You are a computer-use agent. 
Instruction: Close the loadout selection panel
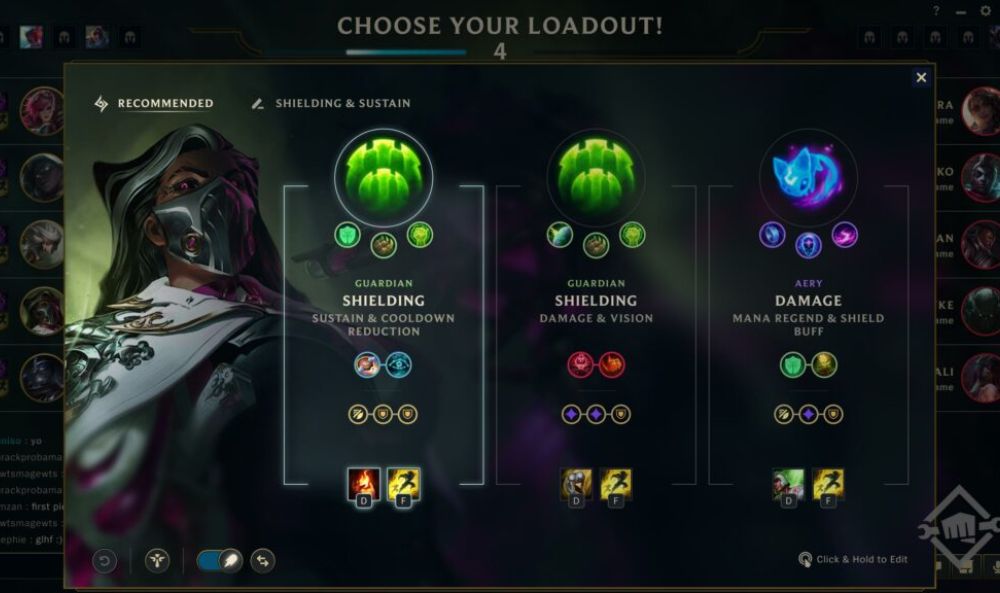point(921,77)
